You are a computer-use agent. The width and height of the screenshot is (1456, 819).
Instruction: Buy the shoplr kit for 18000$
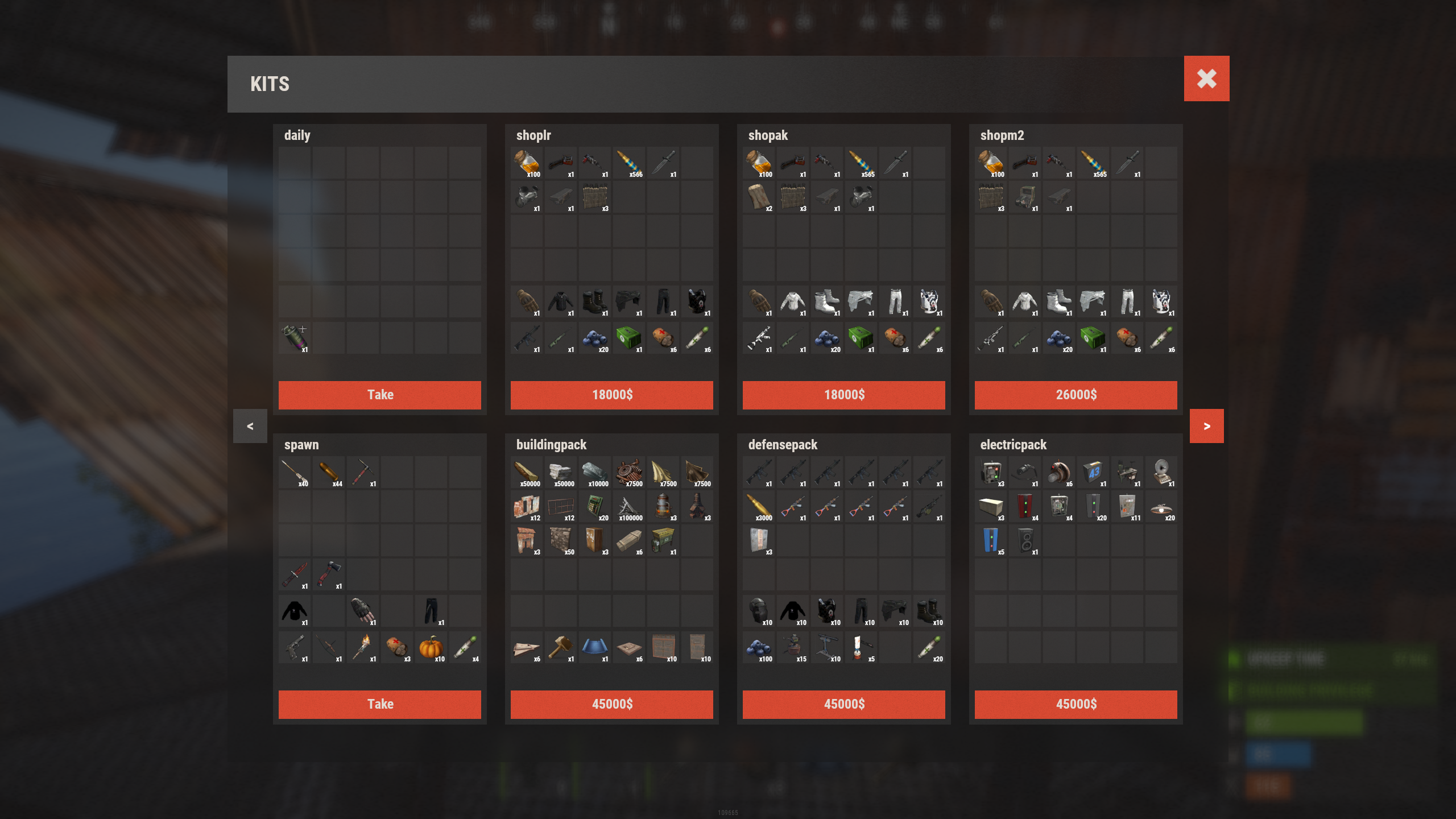point(611,395)
